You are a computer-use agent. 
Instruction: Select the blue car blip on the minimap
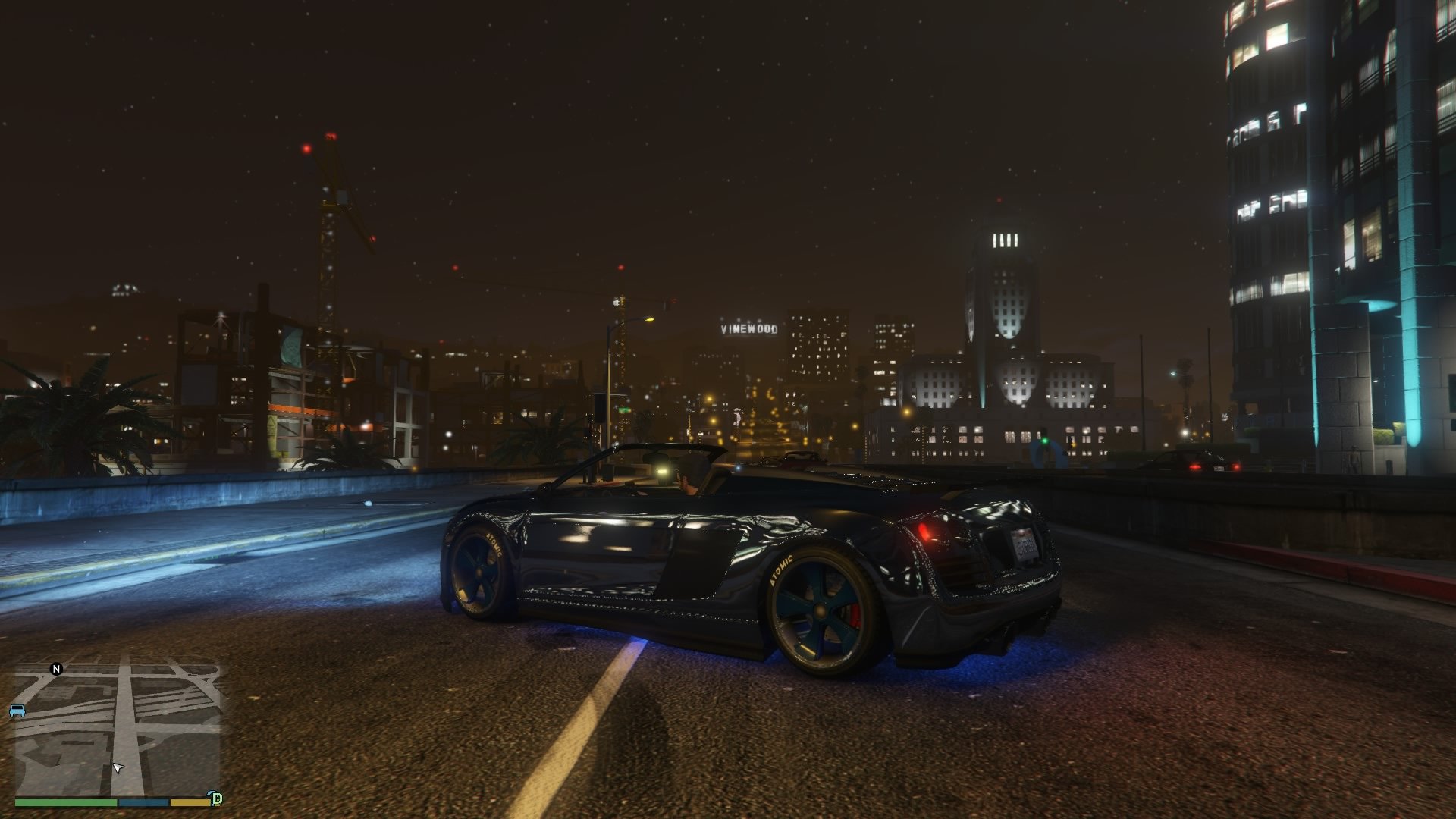(x=17, y=711)
